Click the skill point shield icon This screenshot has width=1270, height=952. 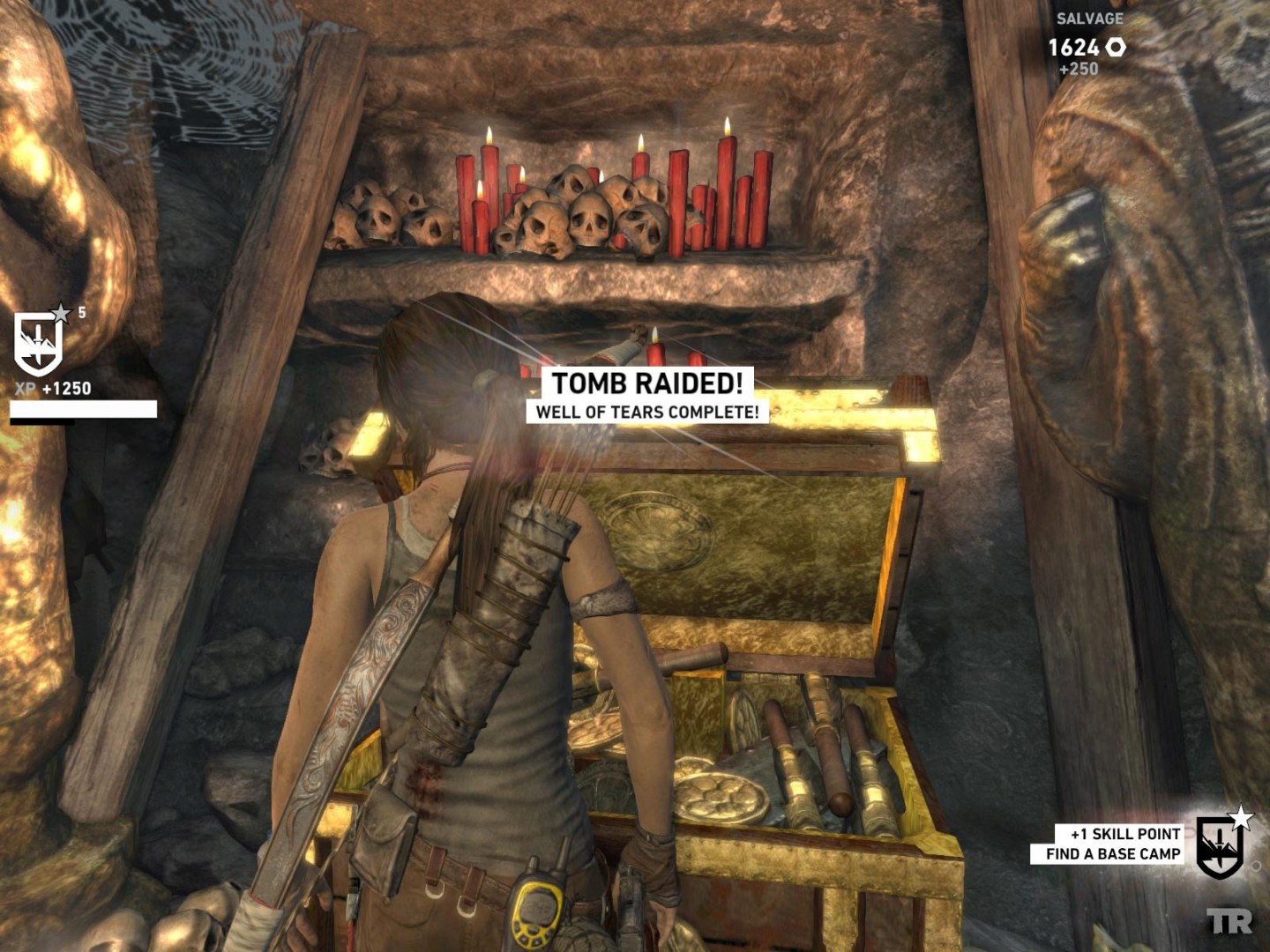[x=1220, y=846]
